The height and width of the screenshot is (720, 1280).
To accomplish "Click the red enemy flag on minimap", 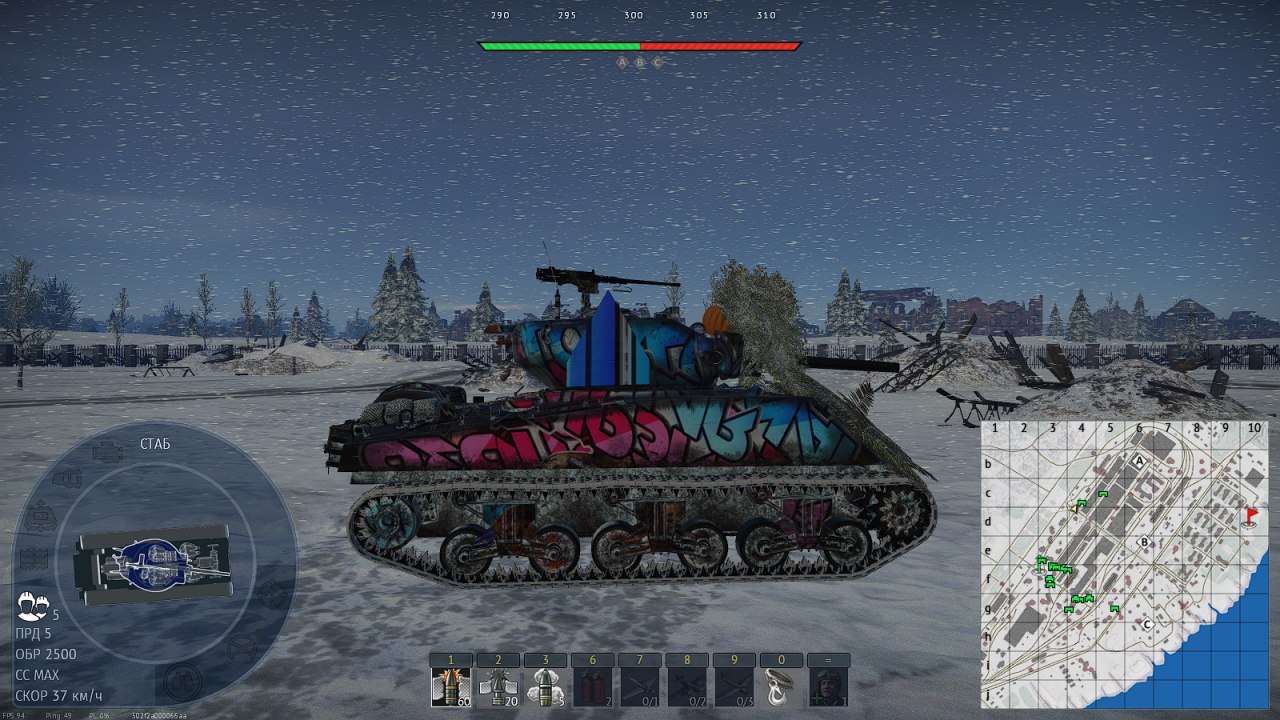I will [x=1251, y=515].
